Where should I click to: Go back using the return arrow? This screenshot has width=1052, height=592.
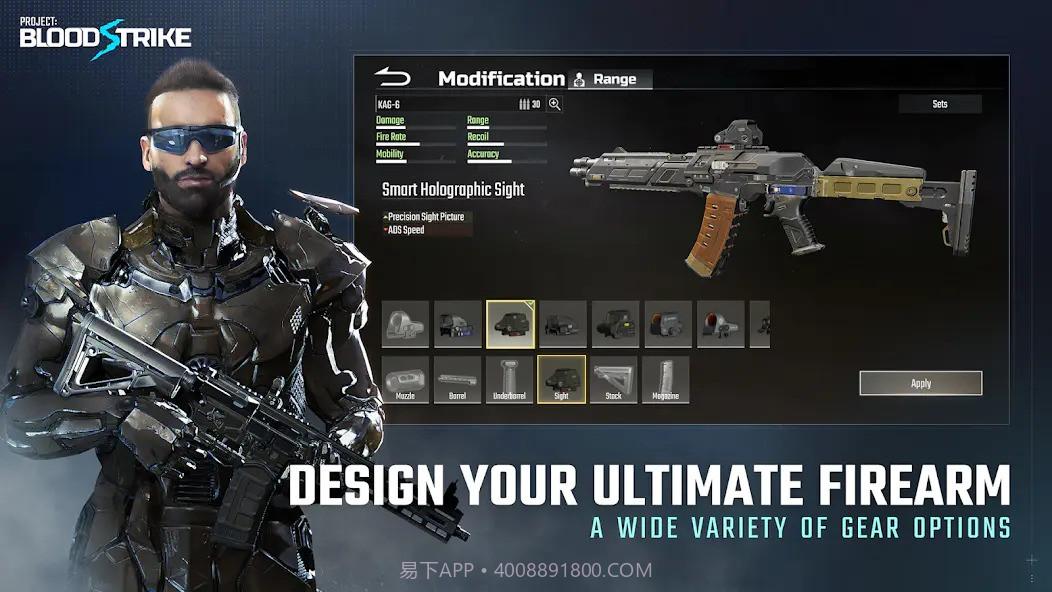point(393,77)
